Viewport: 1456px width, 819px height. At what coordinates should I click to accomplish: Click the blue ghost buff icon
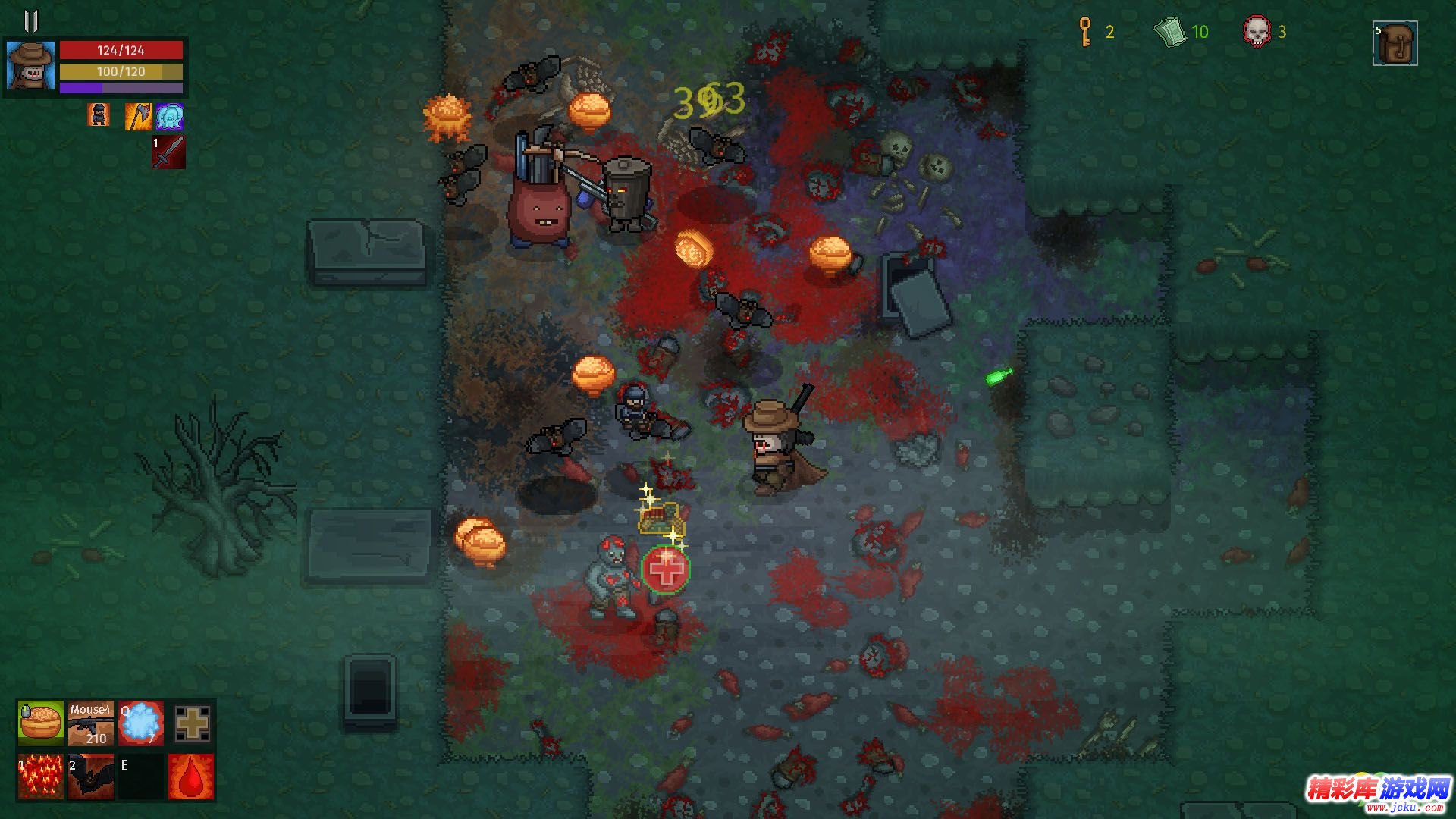pyautogui.click(x=169, y=117)
